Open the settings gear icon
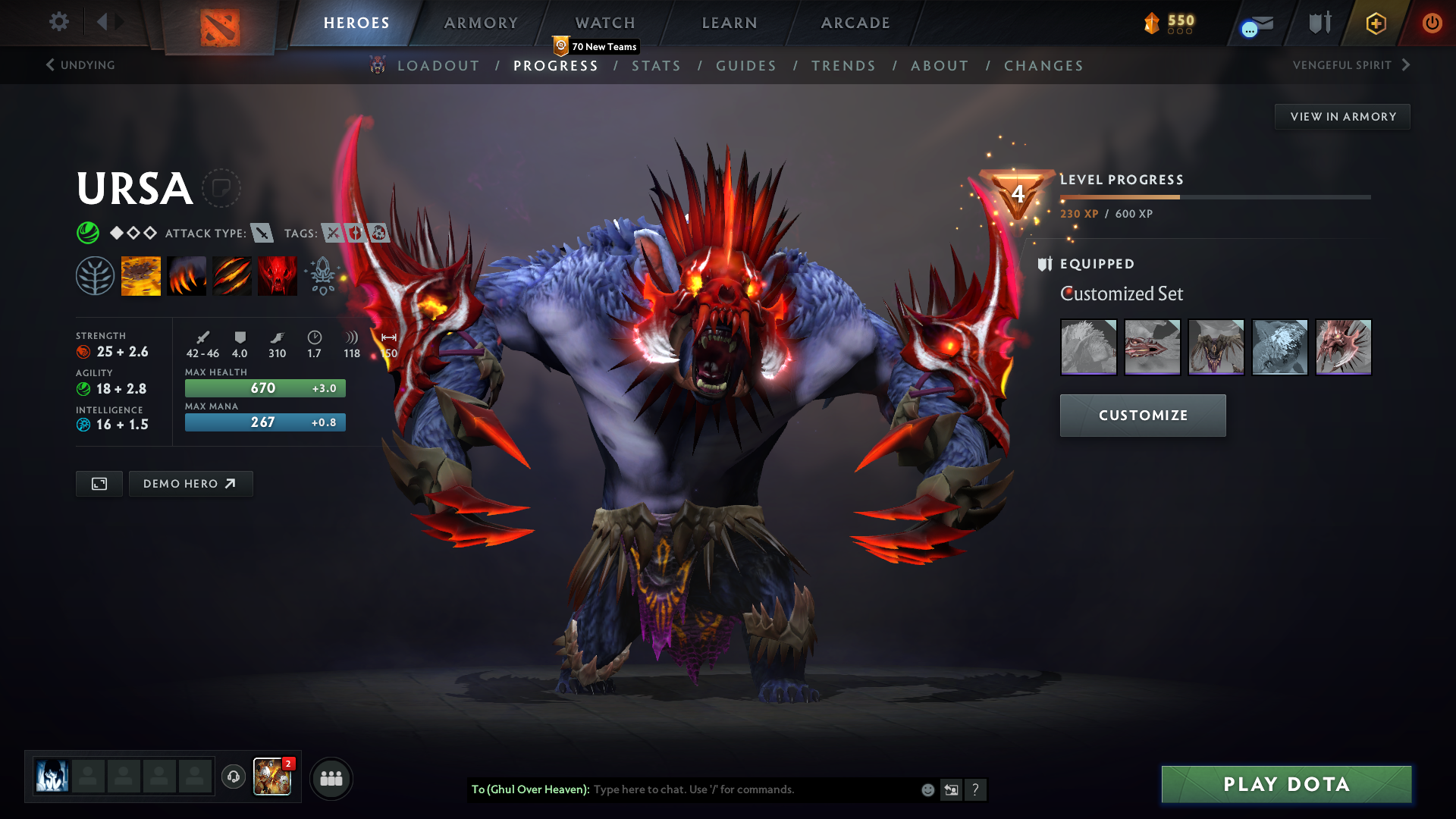1456x819 pixels. [x=58, y=22]
